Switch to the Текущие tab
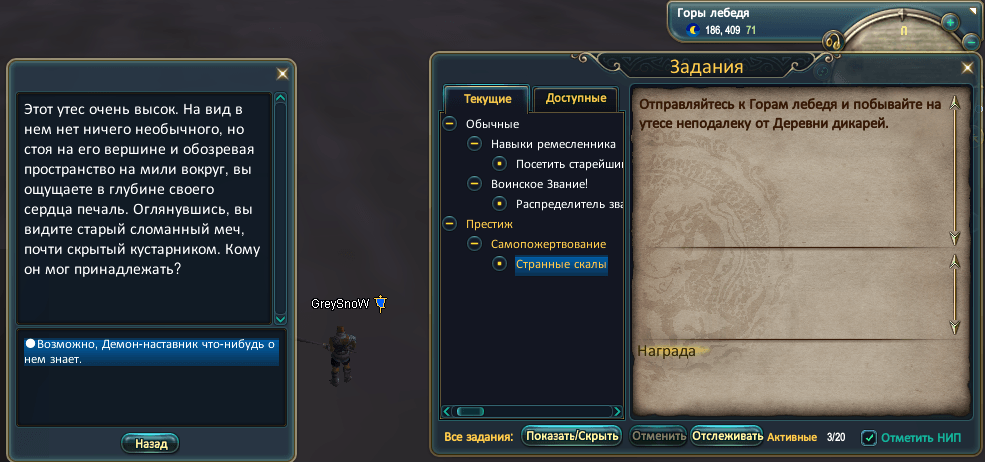 pyautogui.click(x=487, y=99)
